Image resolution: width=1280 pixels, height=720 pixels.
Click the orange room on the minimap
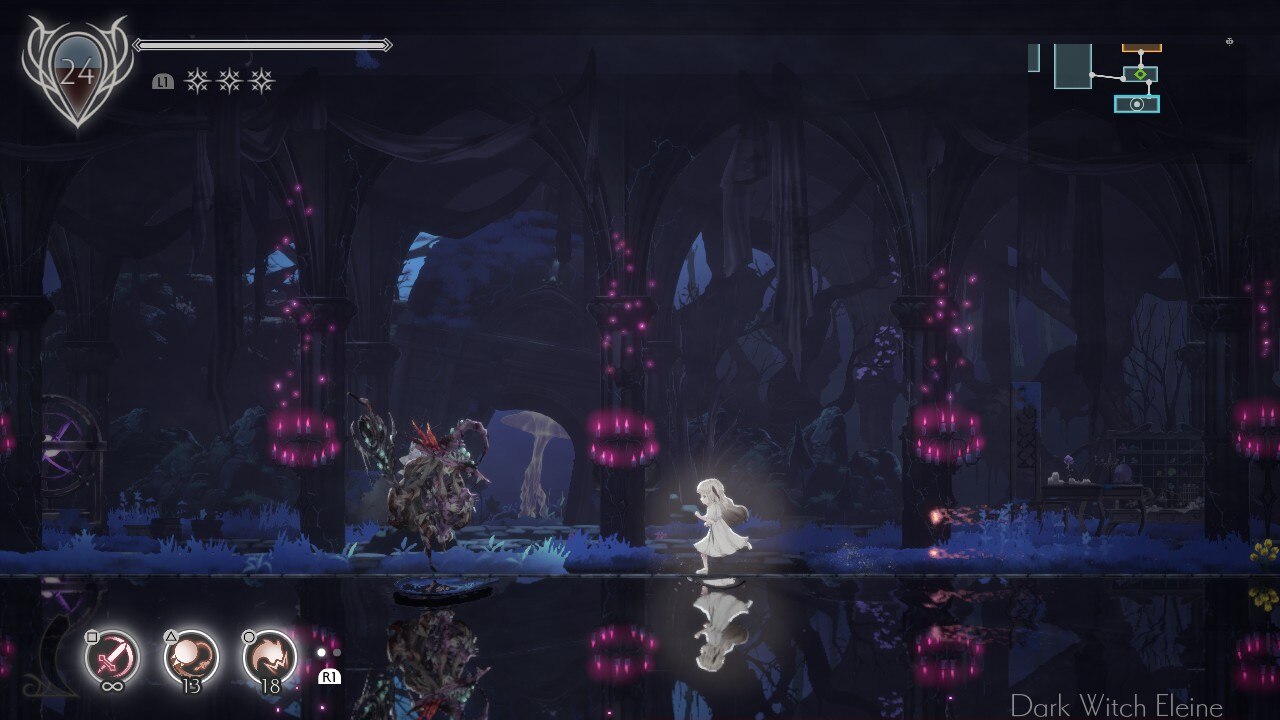click(1141, 47)
